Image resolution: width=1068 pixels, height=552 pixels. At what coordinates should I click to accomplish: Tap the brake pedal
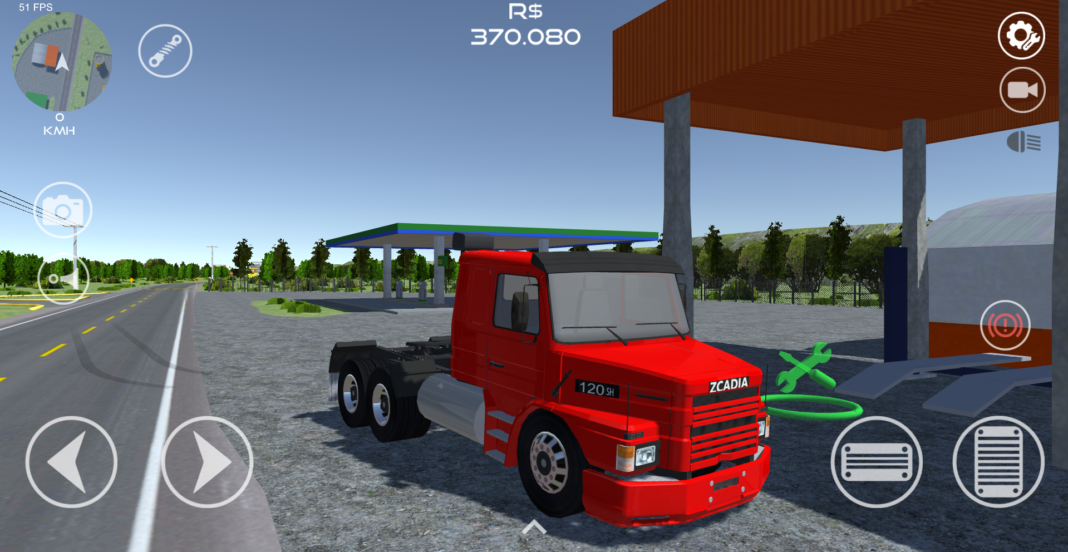(x=876, y=461)
